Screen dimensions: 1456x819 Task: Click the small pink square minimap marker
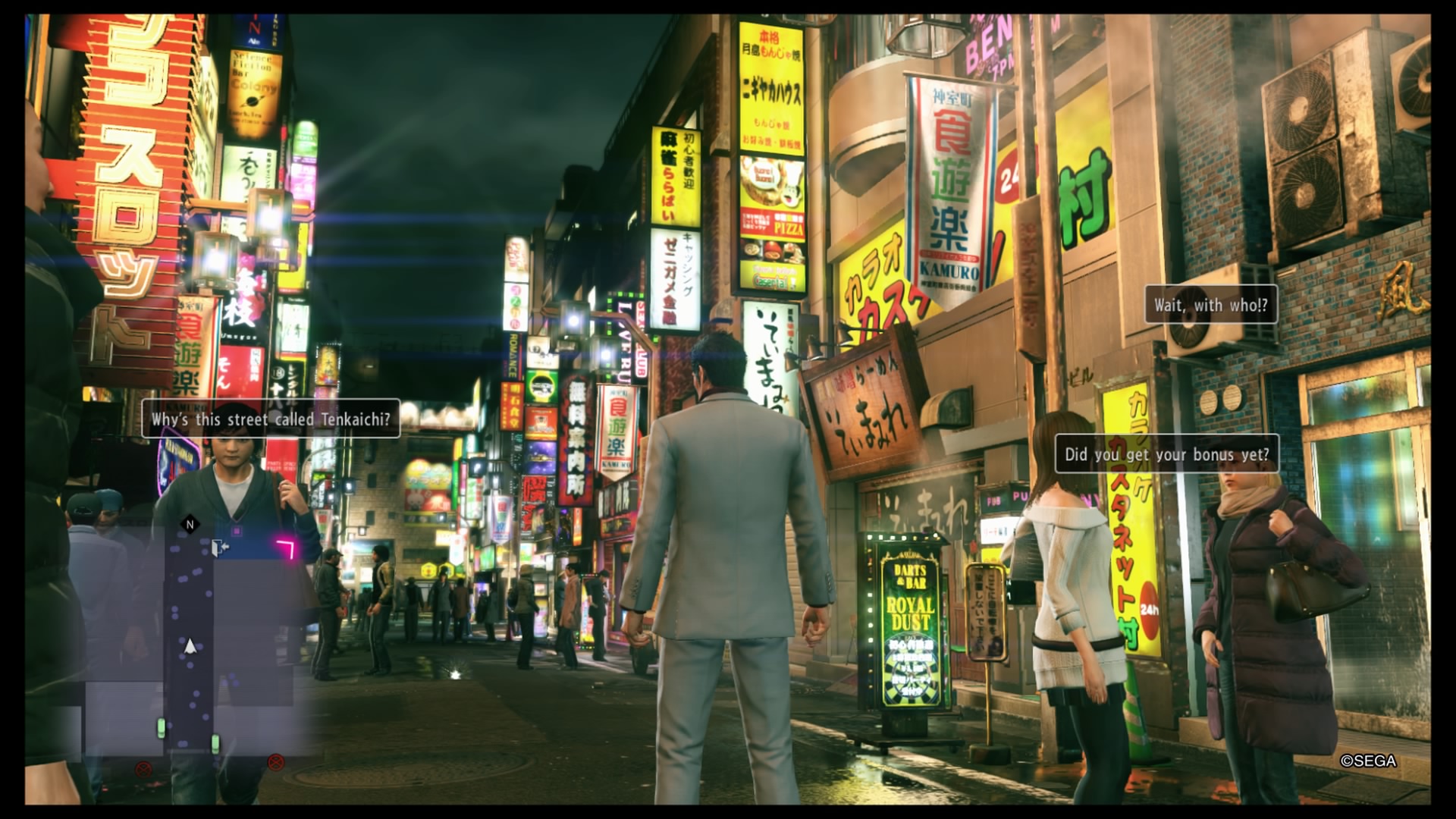tap(237, 532)
